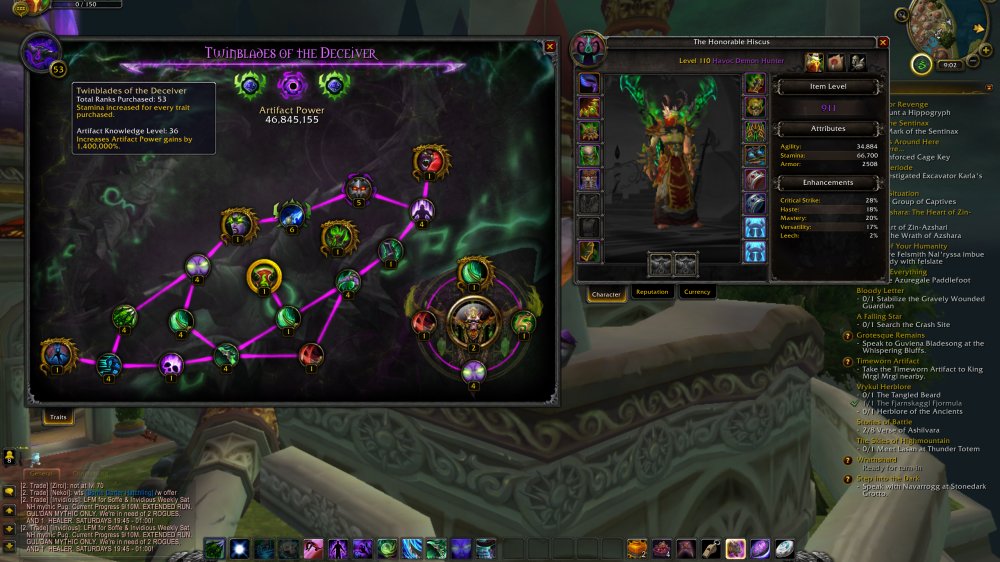This screenshot has width=1000, height=562.
Task: Close The Honorable Hiscus character window
Action: tap(882, 42)
